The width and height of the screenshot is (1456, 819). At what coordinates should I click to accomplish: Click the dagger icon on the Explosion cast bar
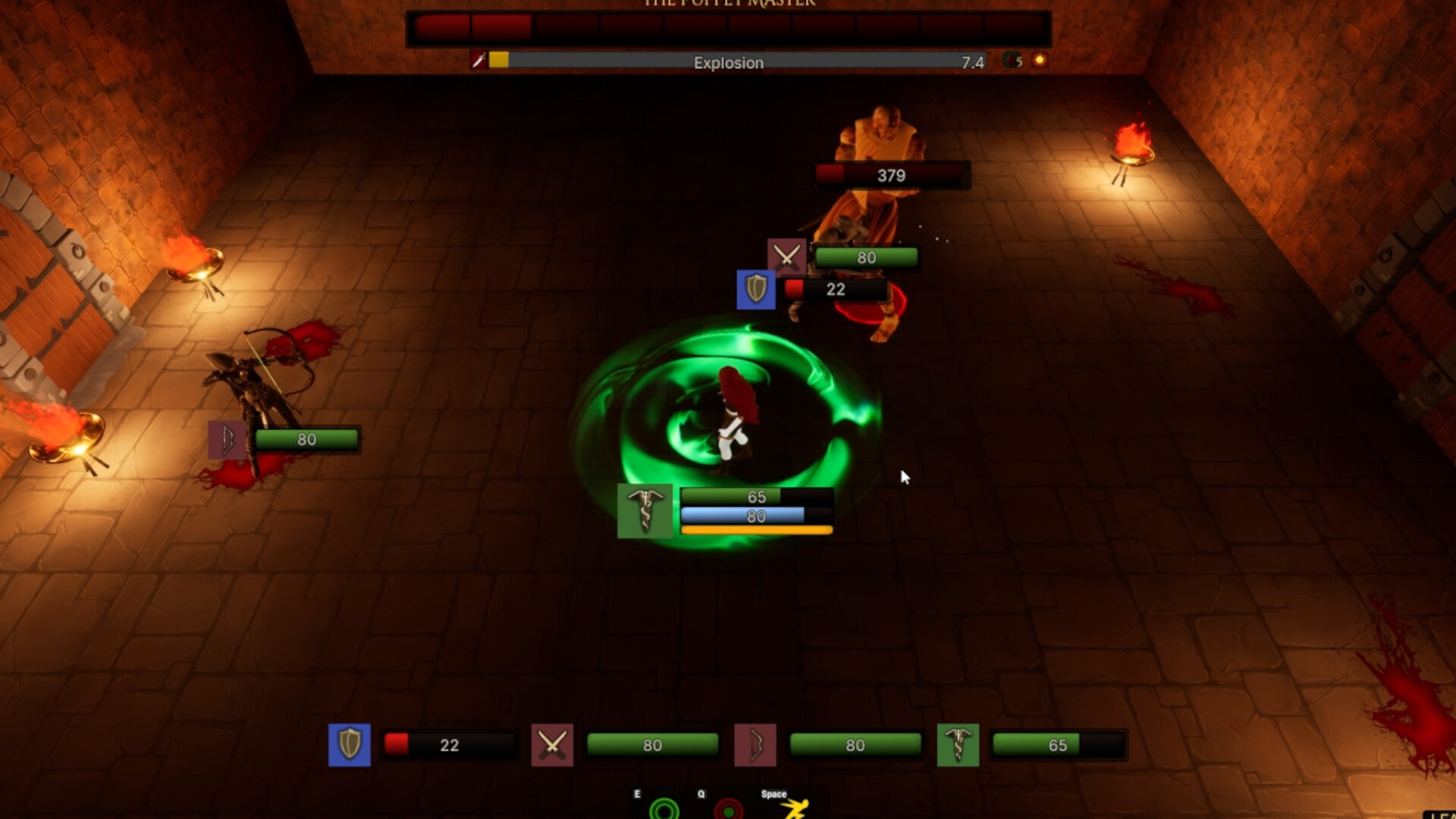point(478,62)
